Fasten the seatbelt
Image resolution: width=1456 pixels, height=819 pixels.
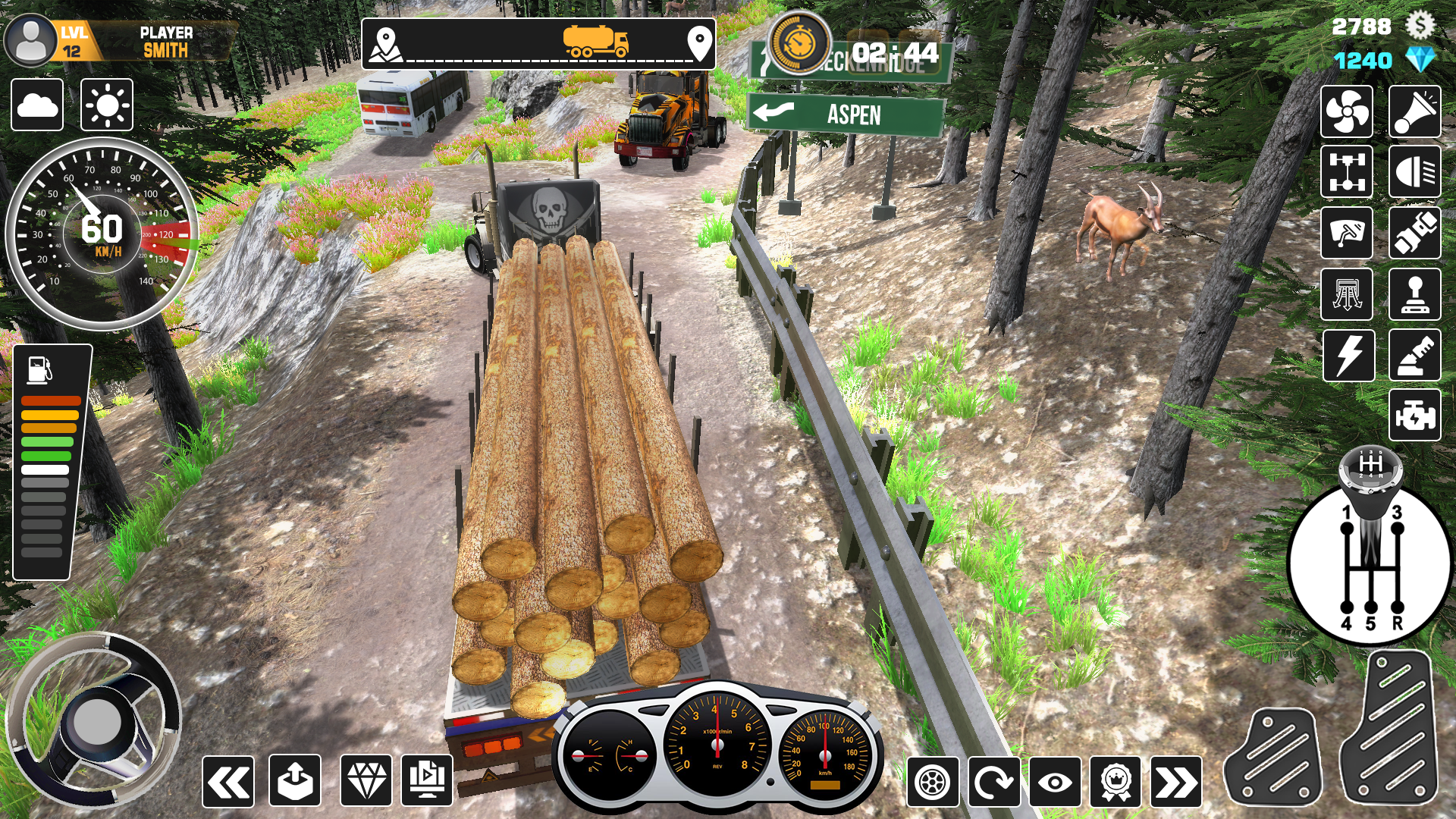(x=1415, y=233)
